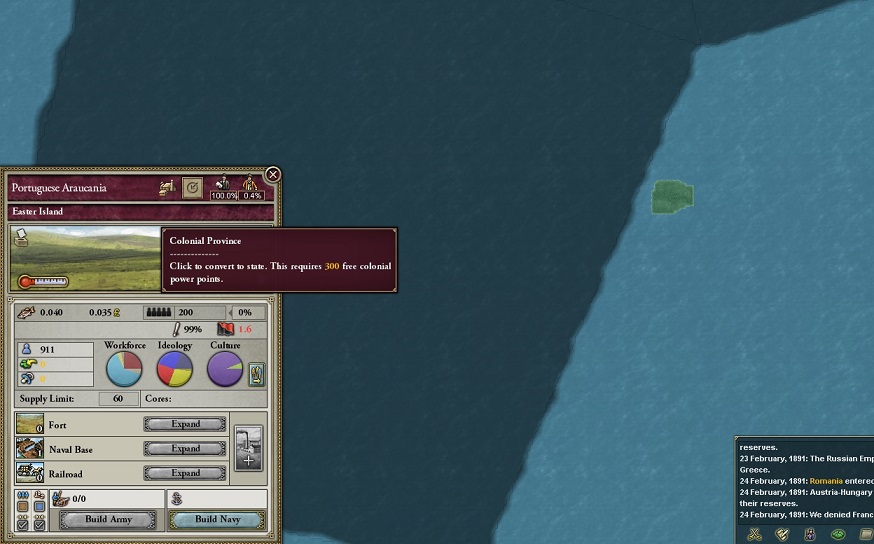Open the Workforce pie chart
Viewport: 874px width, 544px height.
[124, 369]
